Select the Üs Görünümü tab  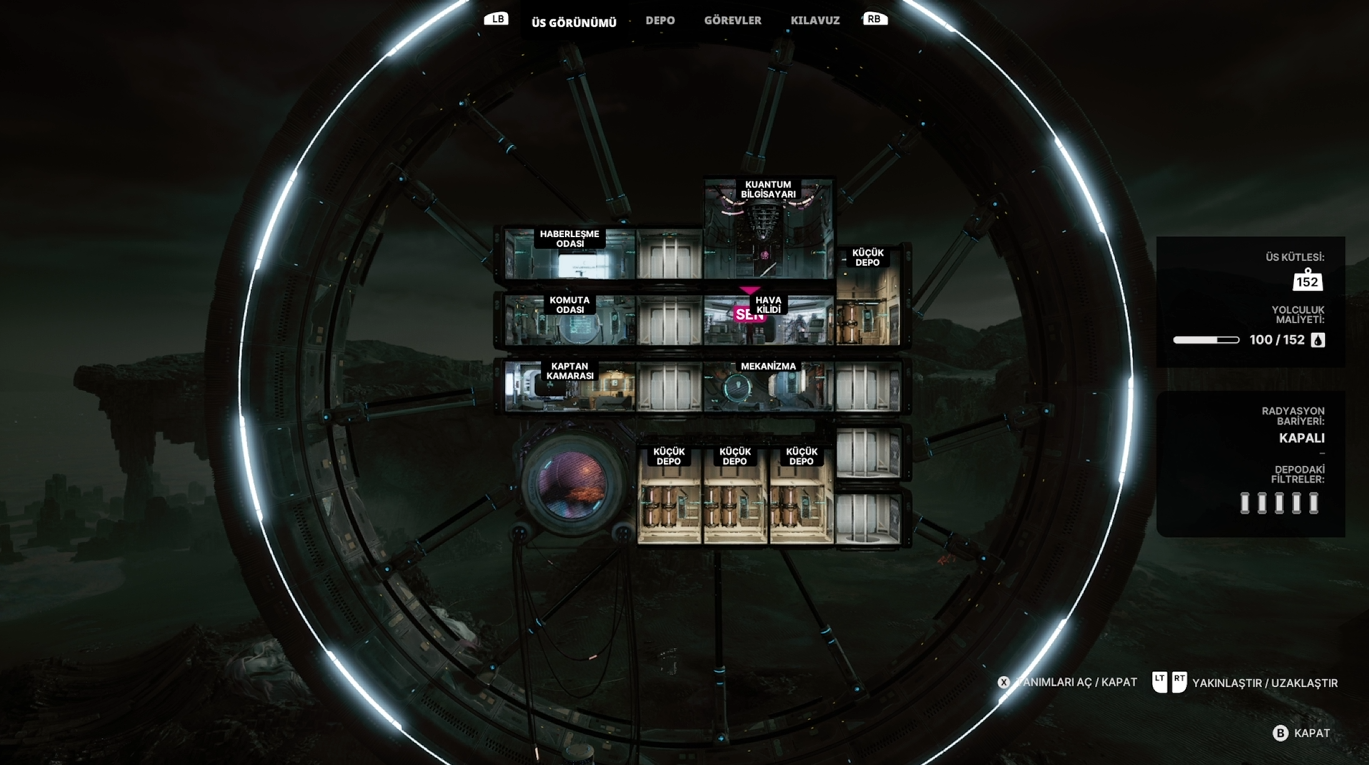tap(574, 22)
